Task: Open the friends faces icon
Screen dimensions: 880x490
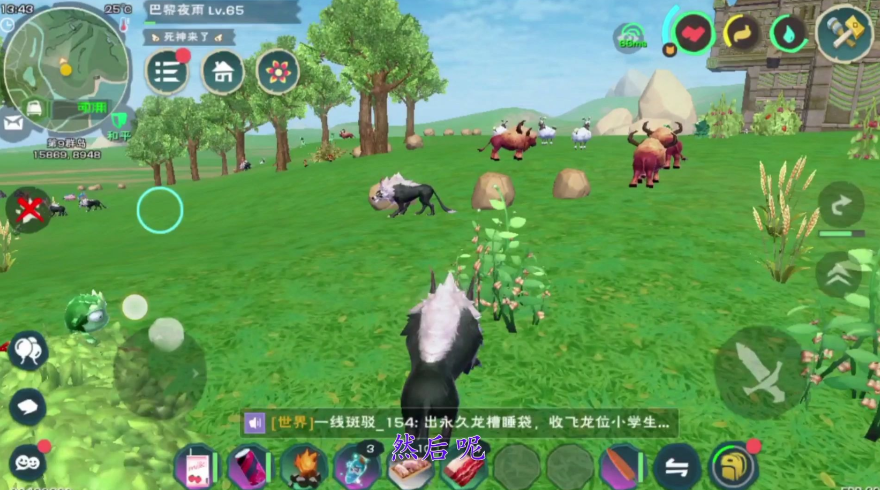Action: tap(27, 462)
